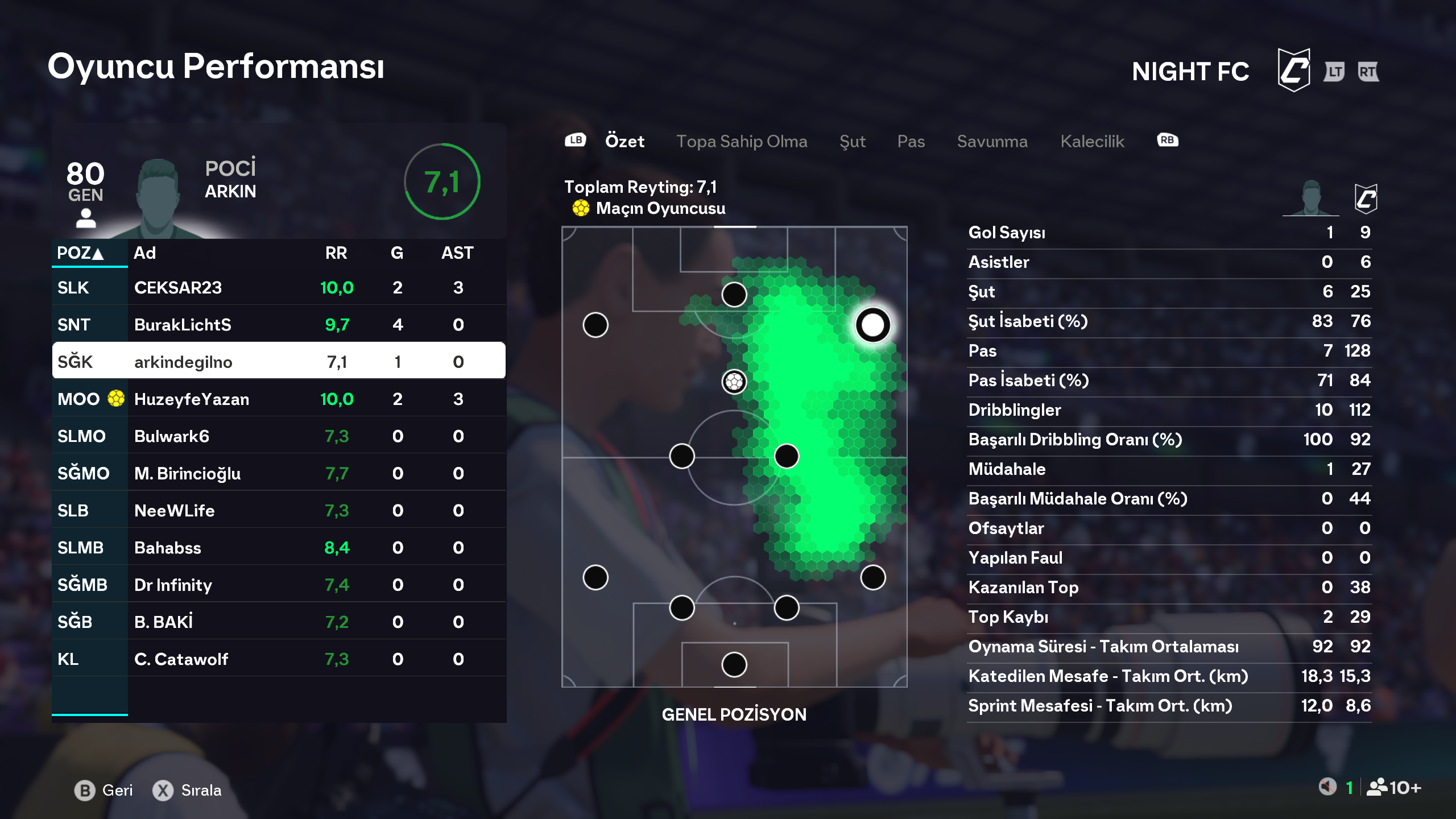Select the Pas tab
This screenshot has height=819, width=1456.
911,141
